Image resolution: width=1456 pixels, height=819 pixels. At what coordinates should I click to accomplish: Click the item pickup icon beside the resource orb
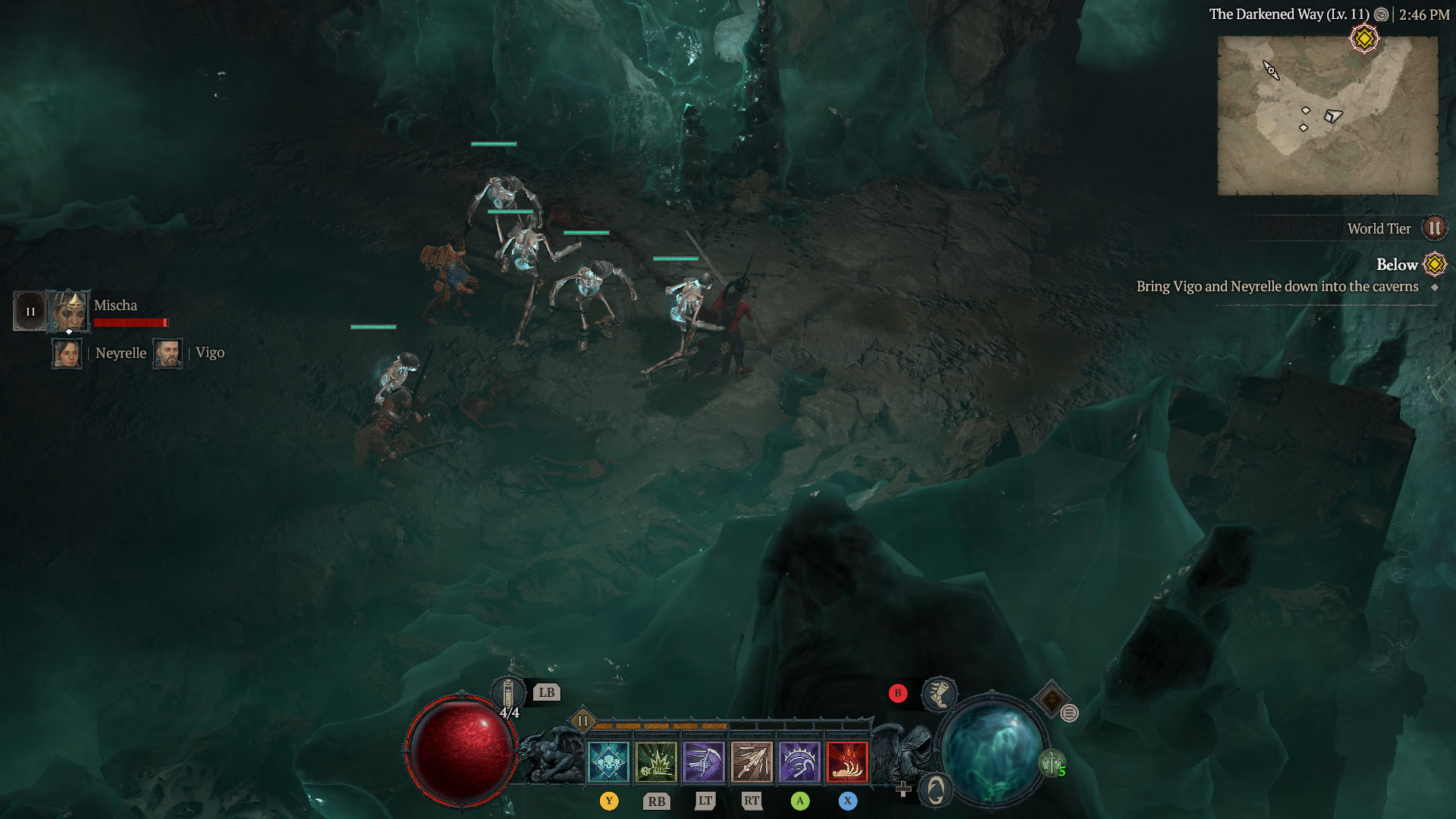coord(1051,764)
